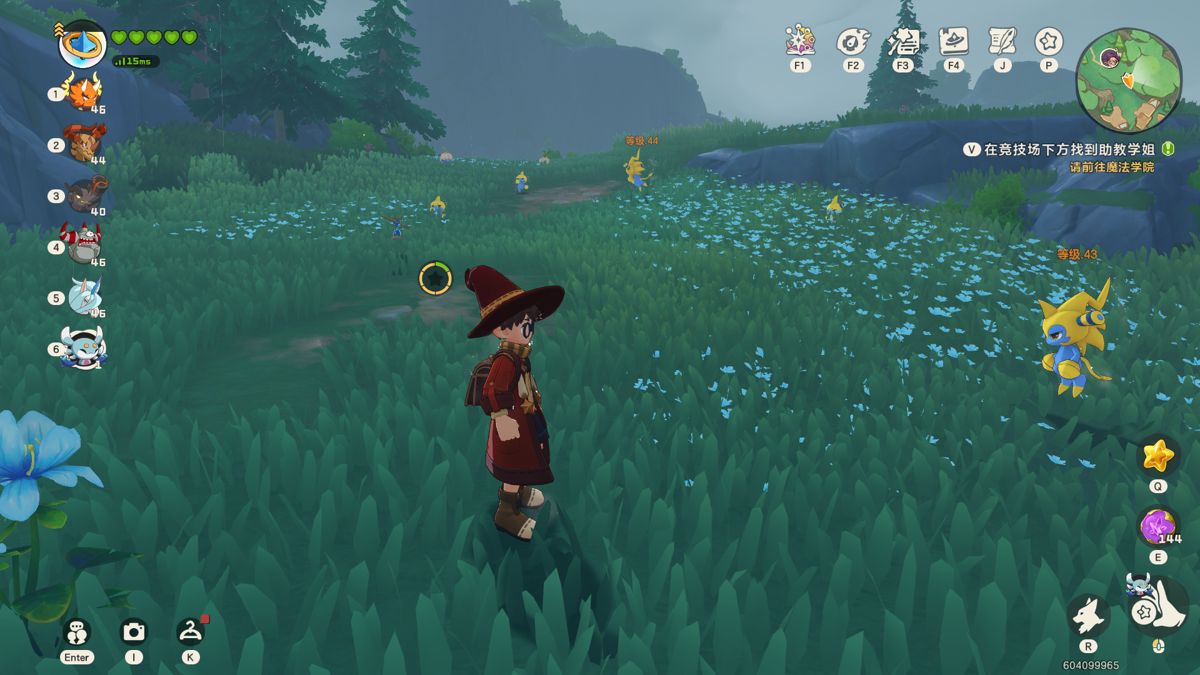Open the star badge menu icon
Screen dimensions: 1200x675
point(1048,41)
